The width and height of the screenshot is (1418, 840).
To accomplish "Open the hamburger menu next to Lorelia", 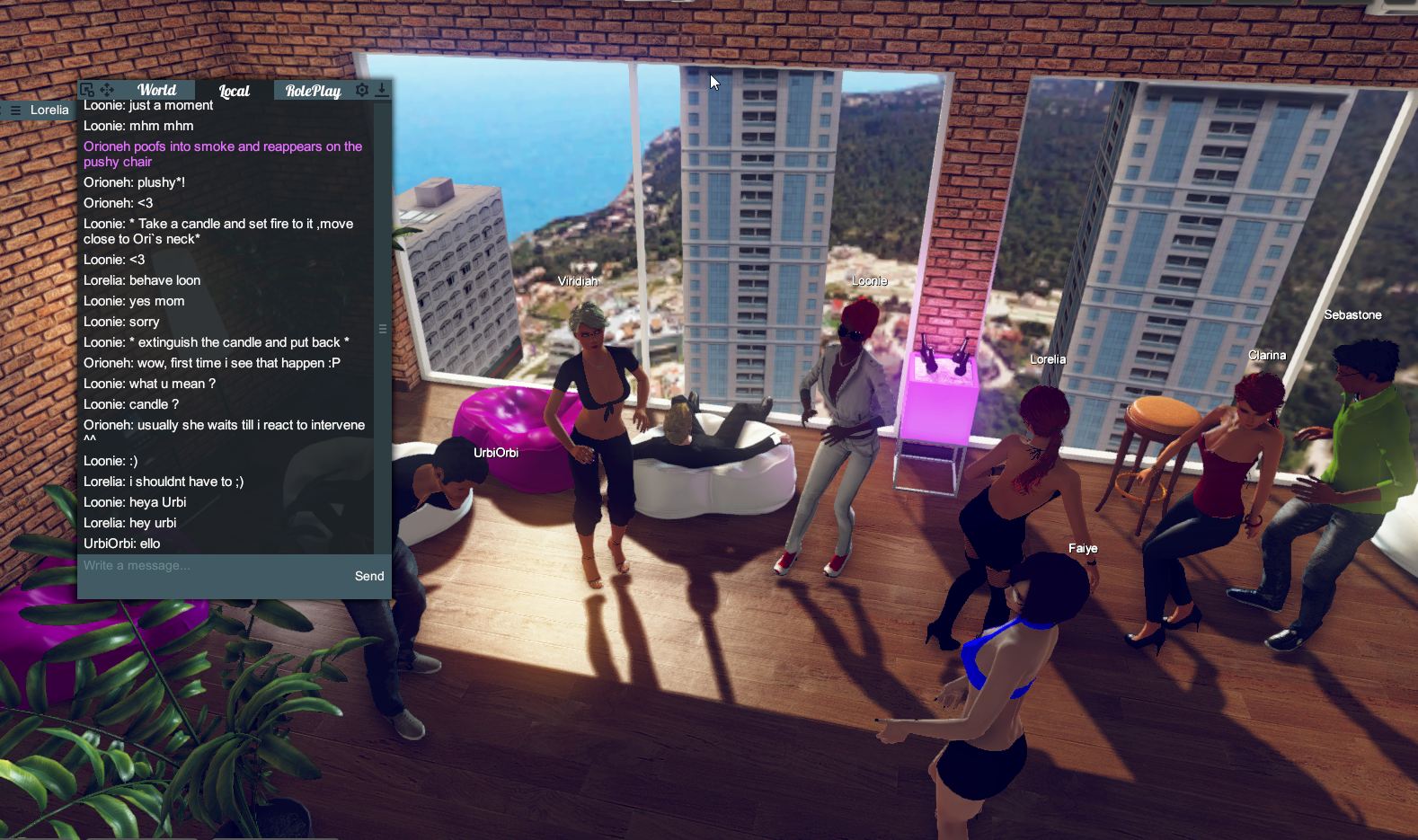I will coord(14,109).
